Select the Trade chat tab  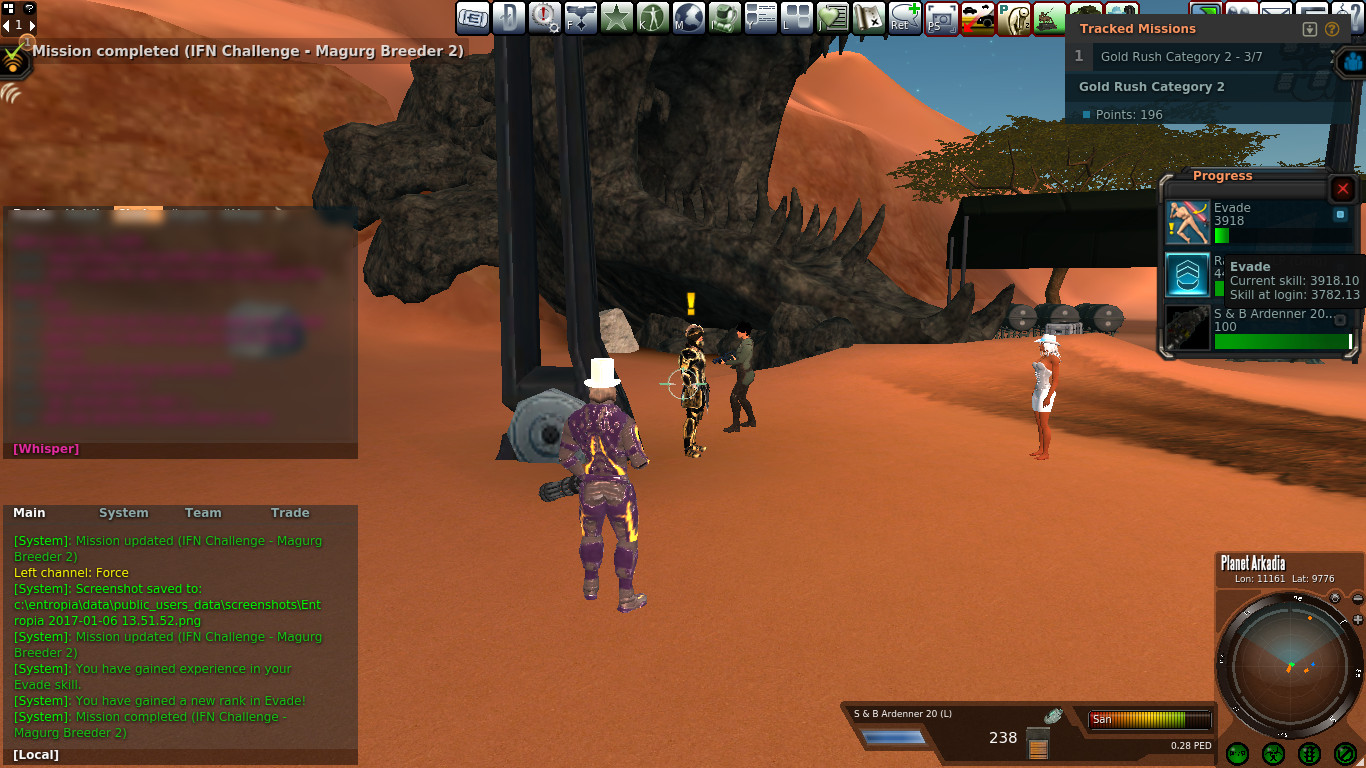tap(290, 513)
